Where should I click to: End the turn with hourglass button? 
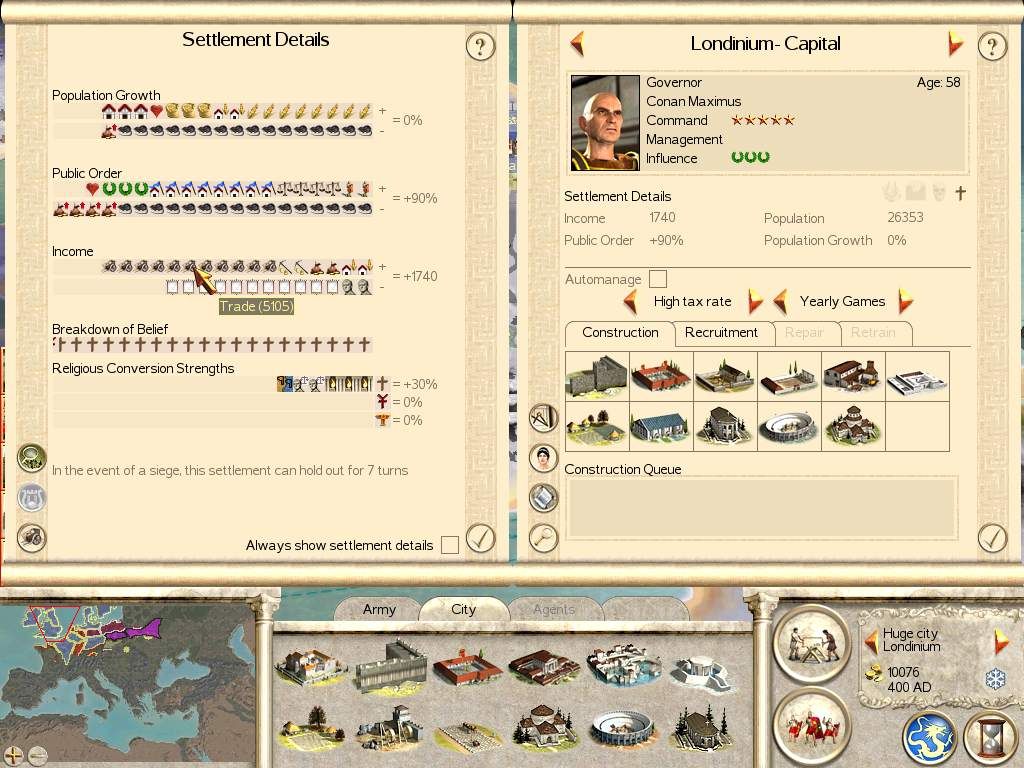[990, 738]
